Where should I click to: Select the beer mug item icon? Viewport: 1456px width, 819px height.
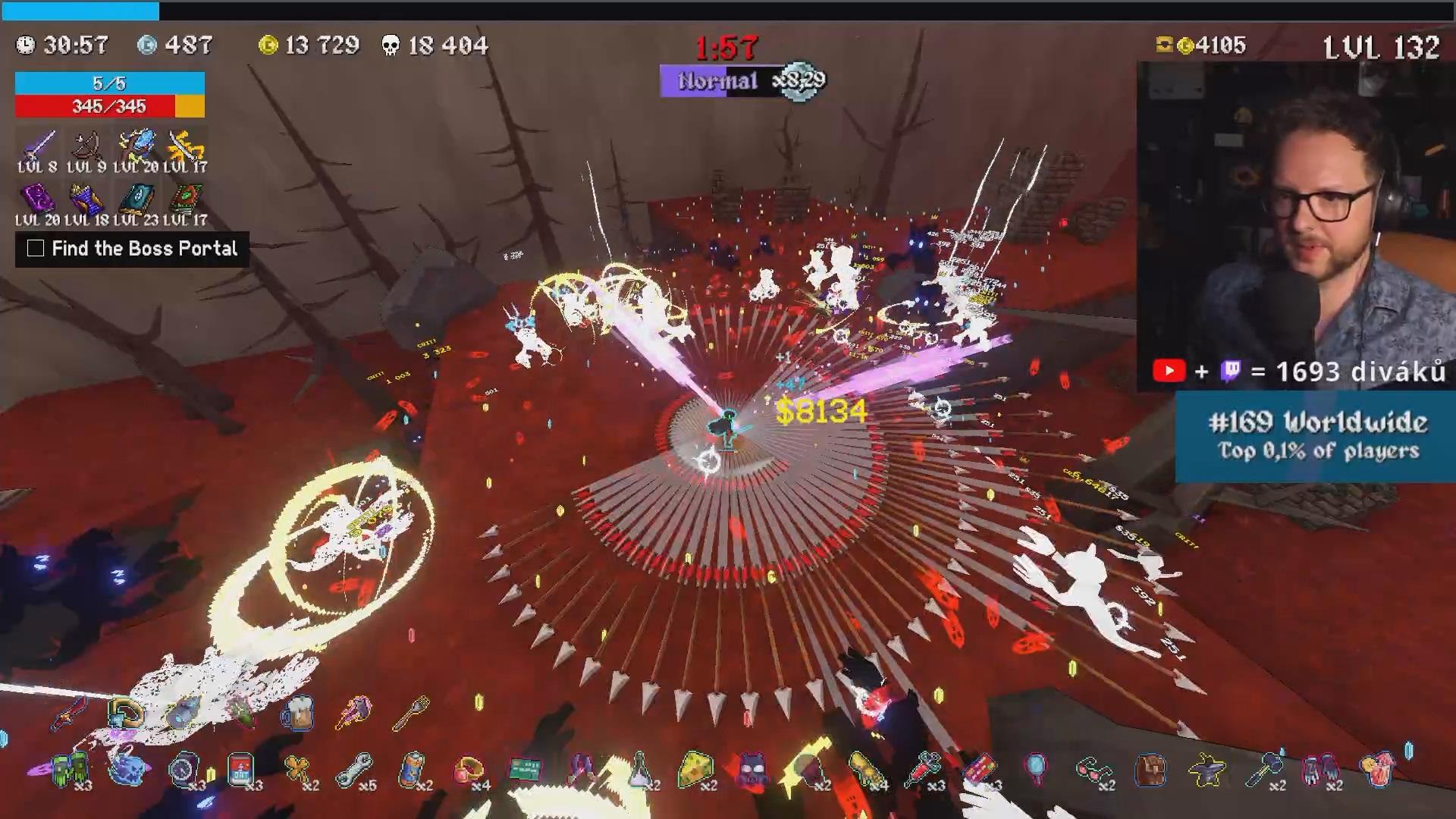point(298,714)
